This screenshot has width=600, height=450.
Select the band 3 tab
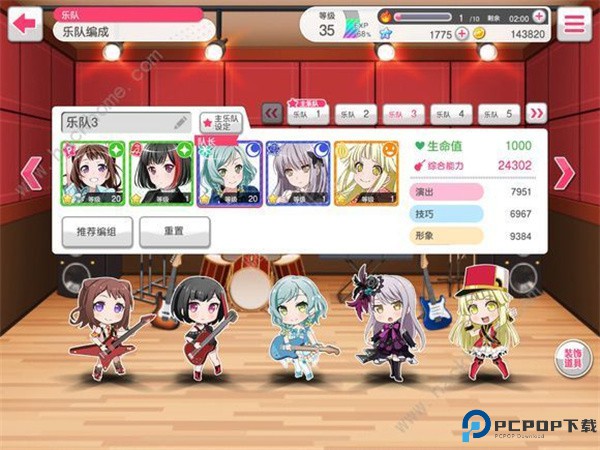[404, 114]
